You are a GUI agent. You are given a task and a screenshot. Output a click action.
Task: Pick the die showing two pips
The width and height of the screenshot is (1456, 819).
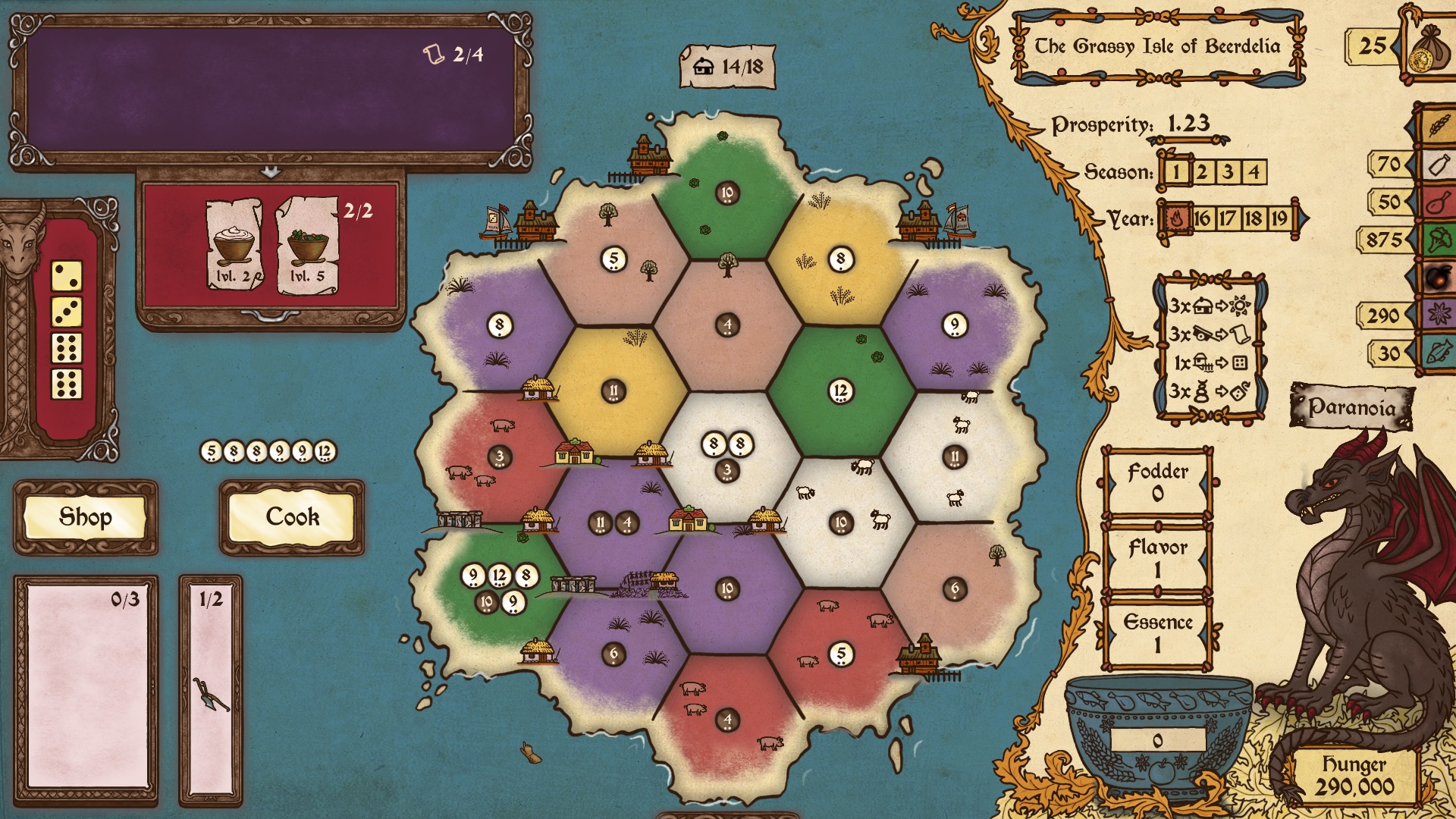click(x=67, y=275)
